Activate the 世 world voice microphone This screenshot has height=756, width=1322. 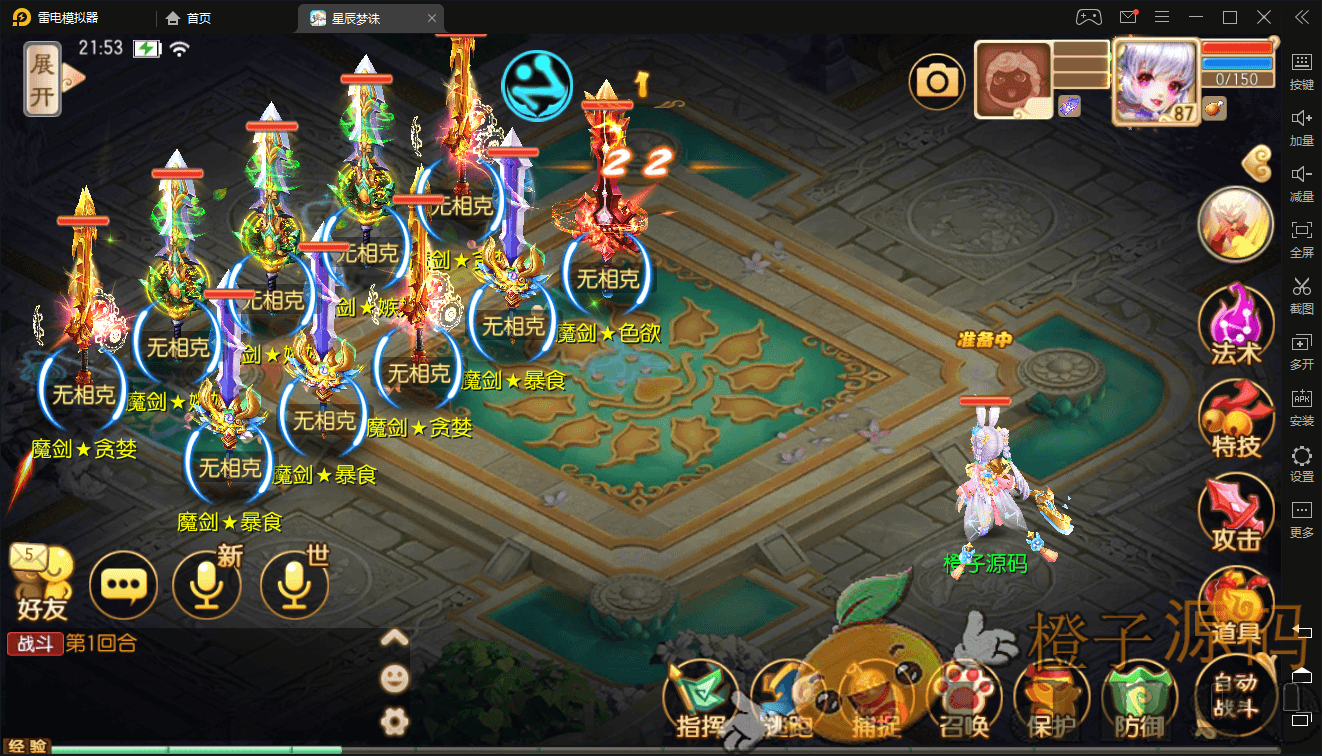[x=294, y=585]
